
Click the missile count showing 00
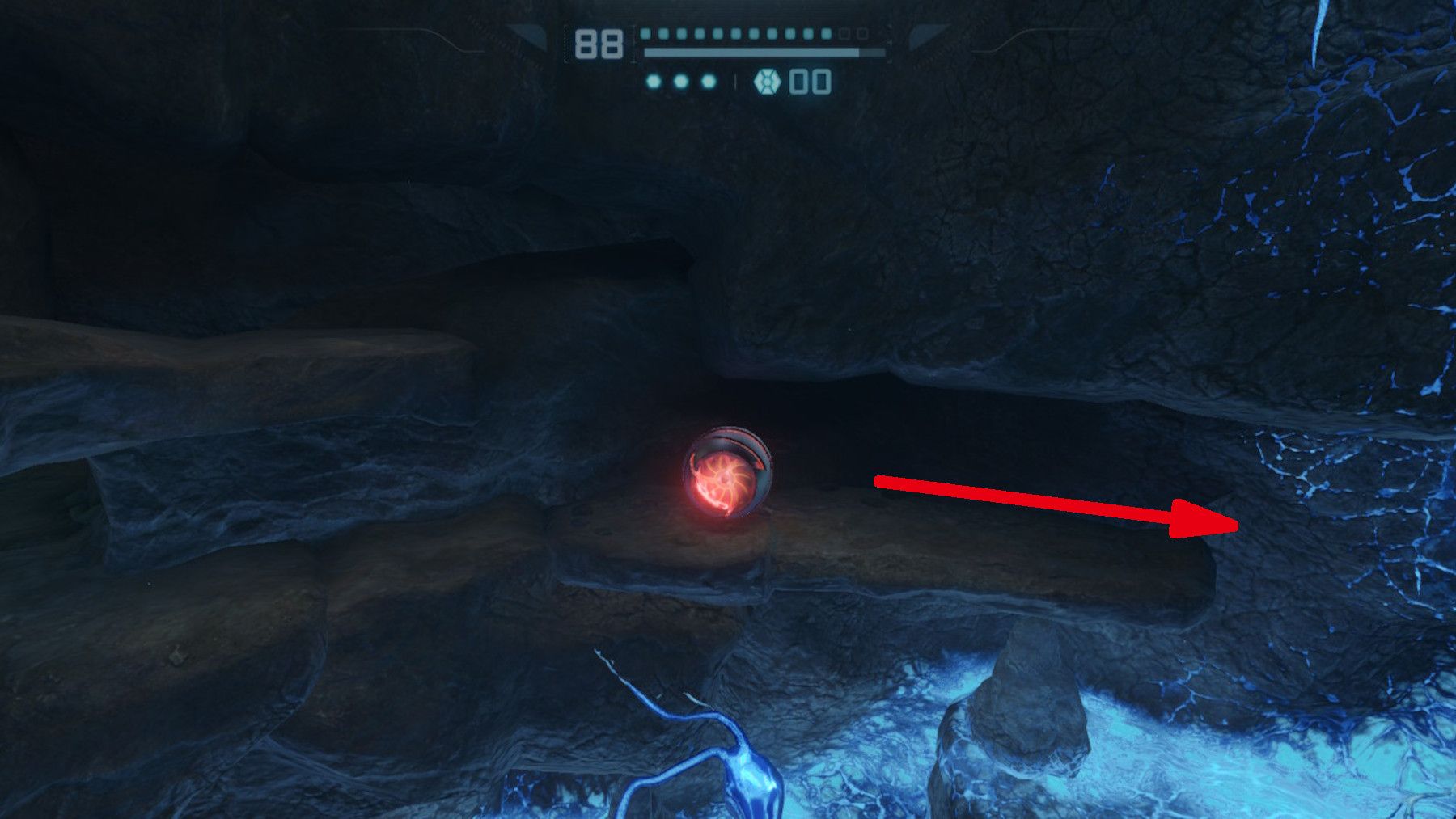pos(811,81)
